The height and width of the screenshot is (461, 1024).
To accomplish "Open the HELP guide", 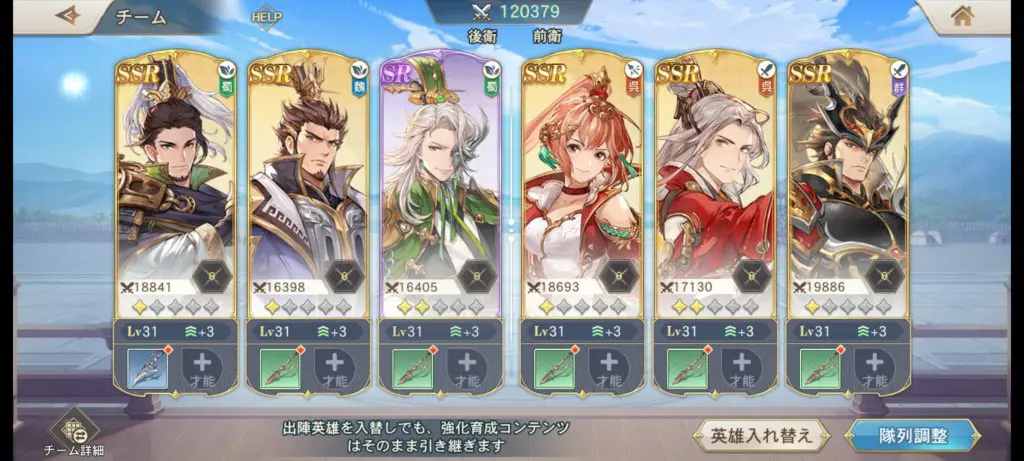I will (267, 17).
